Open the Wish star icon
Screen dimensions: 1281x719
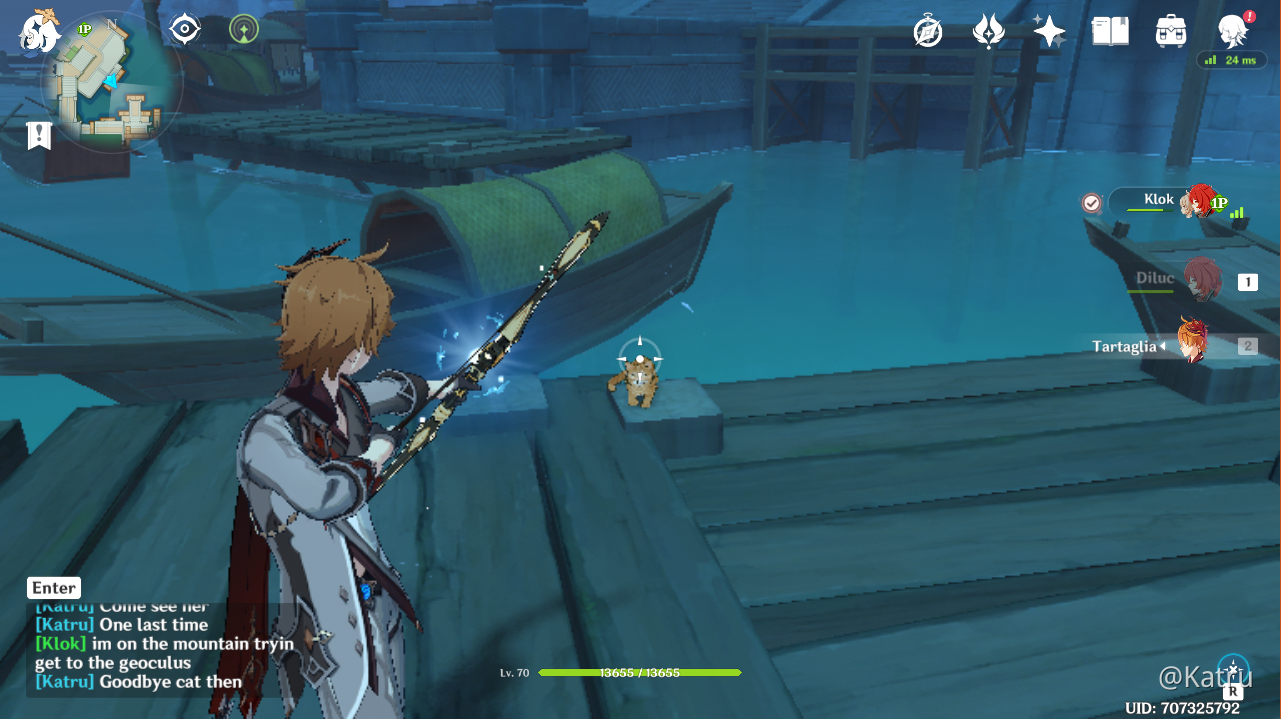click(x=1049, y=32)
